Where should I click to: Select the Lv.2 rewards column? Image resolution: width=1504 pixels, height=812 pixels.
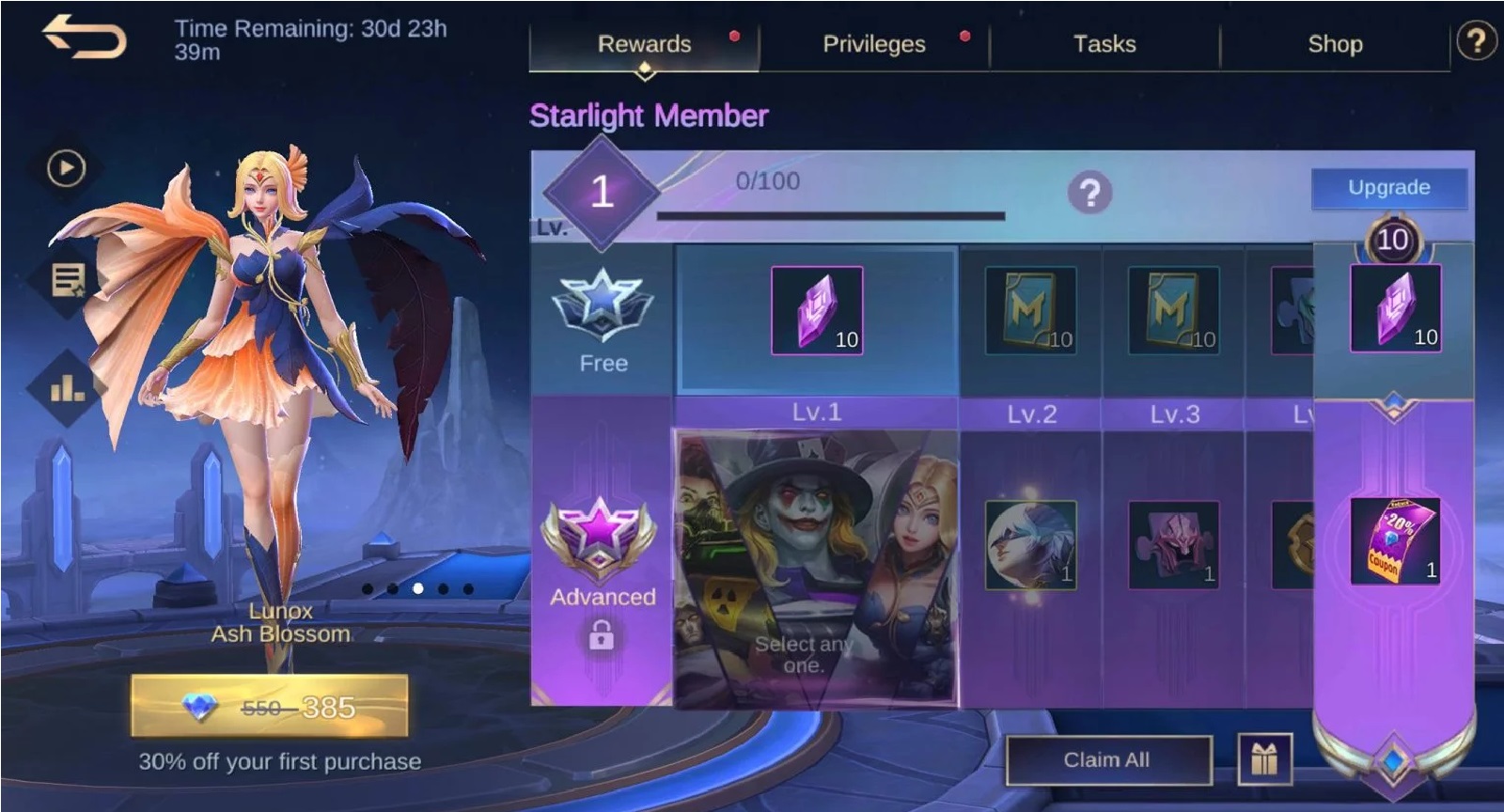pyautogui.click(x=1030, y=318)
